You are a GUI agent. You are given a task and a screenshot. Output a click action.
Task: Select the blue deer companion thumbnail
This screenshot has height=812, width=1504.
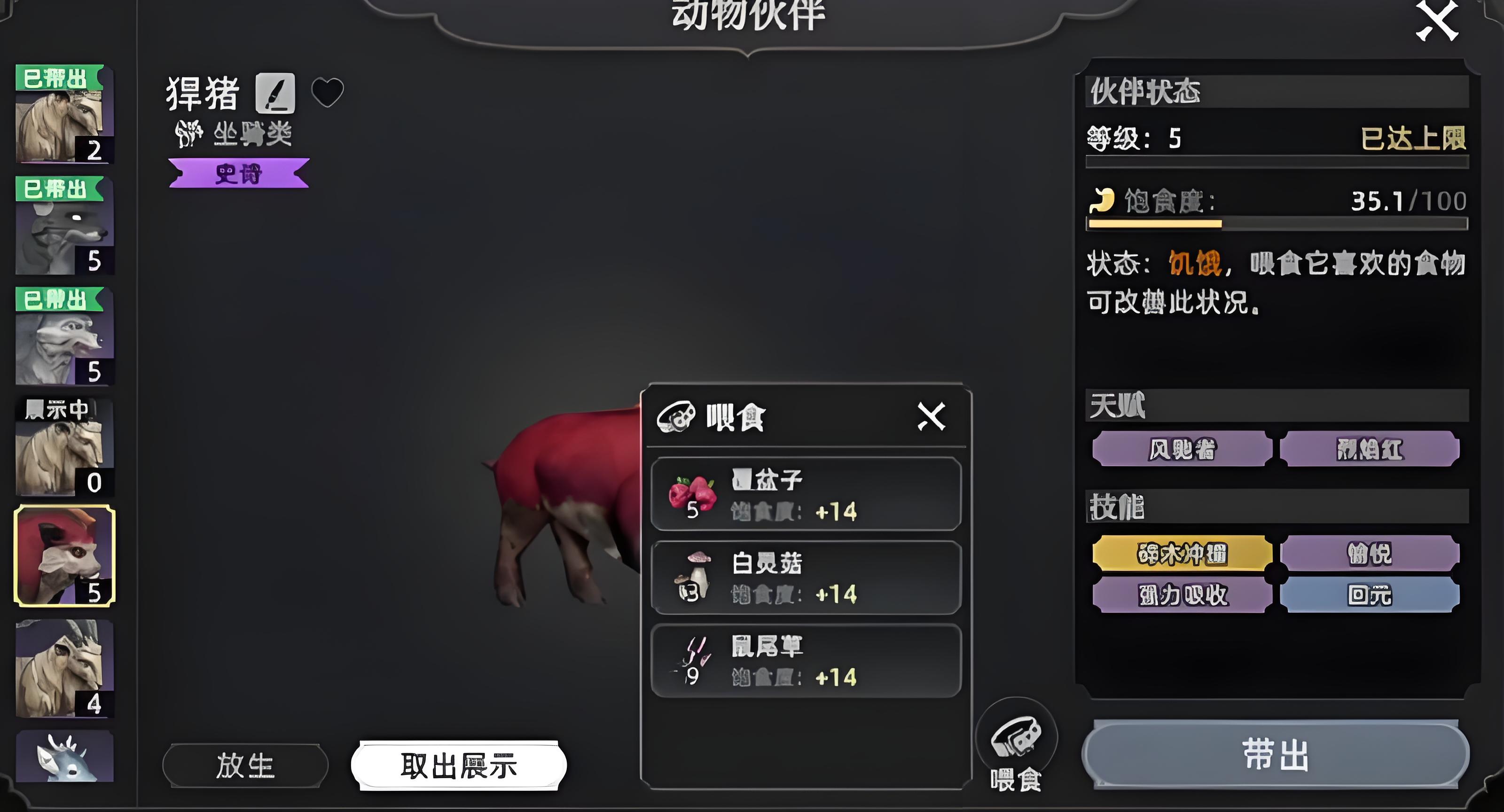tap(64, 756)
